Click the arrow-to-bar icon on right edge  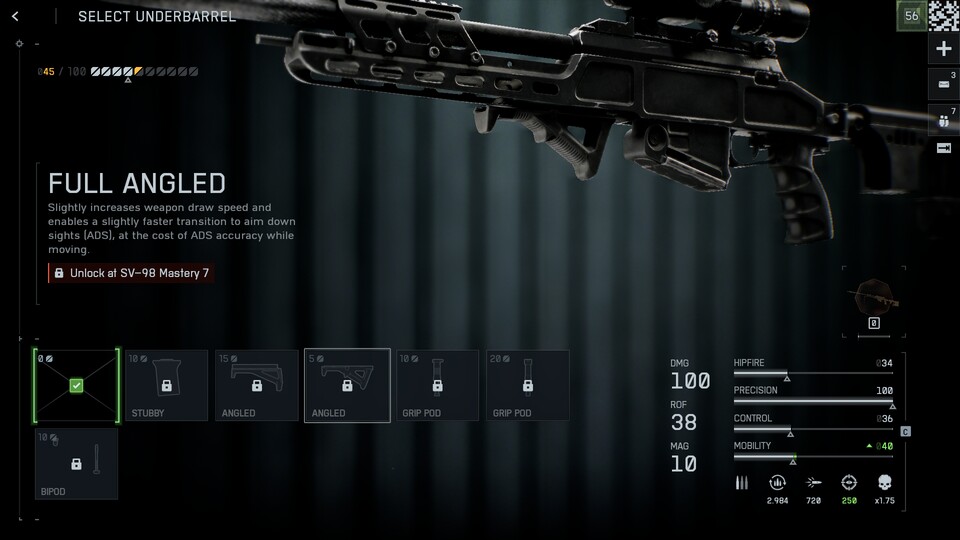click(x=943, y=148)
